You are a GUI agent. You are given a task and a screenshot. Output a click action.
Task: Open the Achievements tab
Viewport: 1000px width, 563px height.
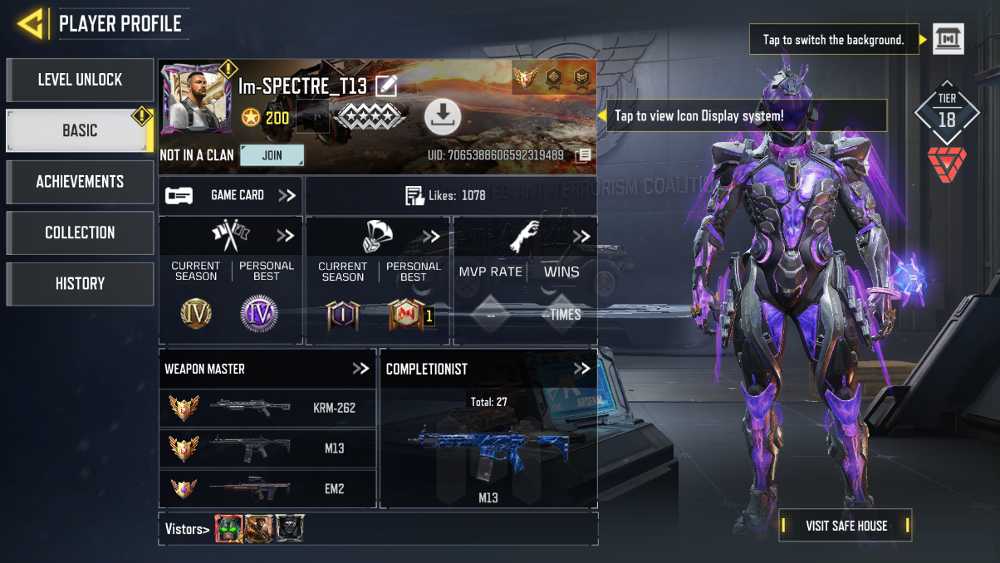pos(80,182)
